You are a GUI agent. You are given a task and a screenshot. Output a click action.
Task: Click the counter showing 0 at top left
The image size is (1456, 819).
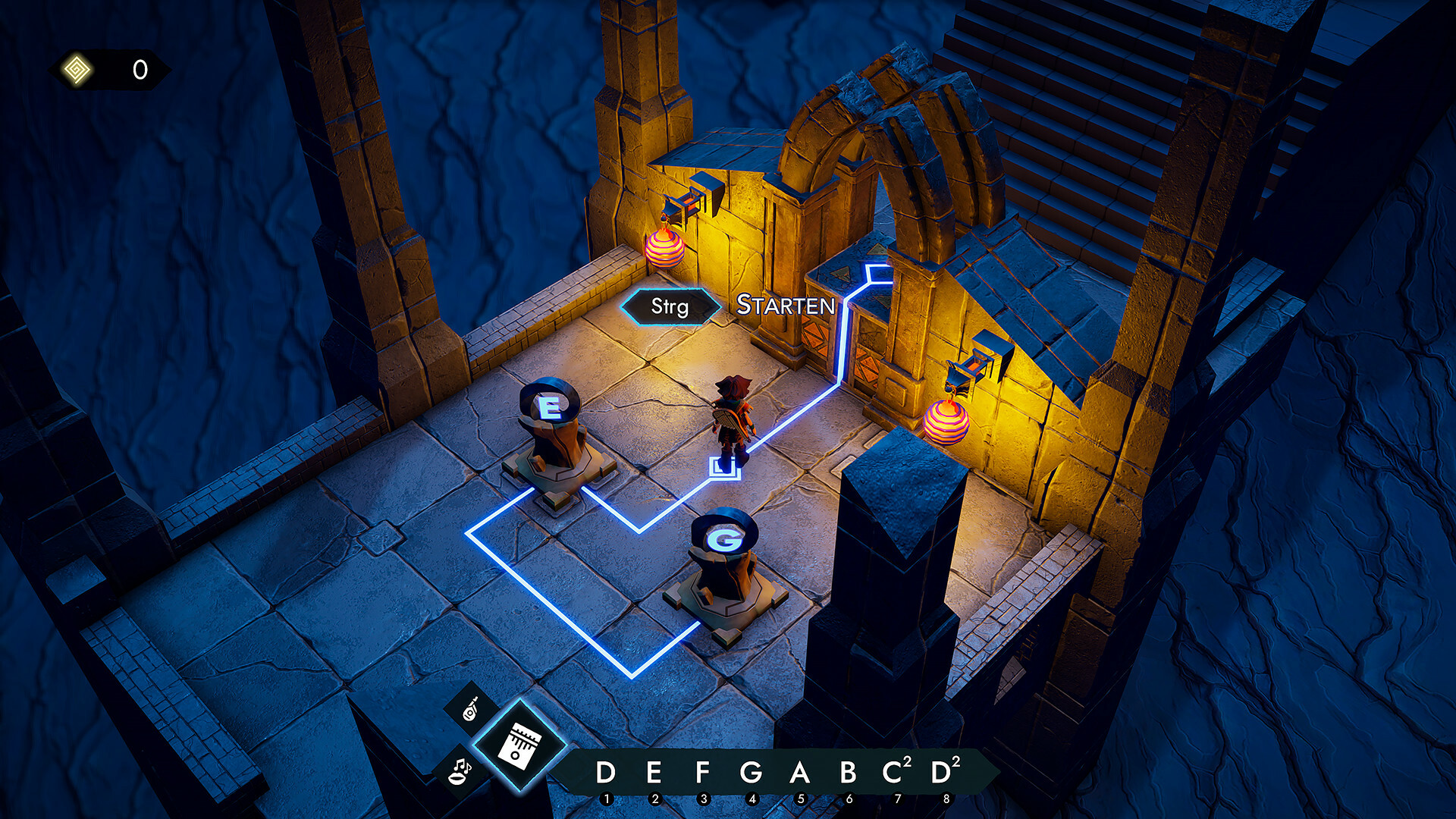point(139,70)
